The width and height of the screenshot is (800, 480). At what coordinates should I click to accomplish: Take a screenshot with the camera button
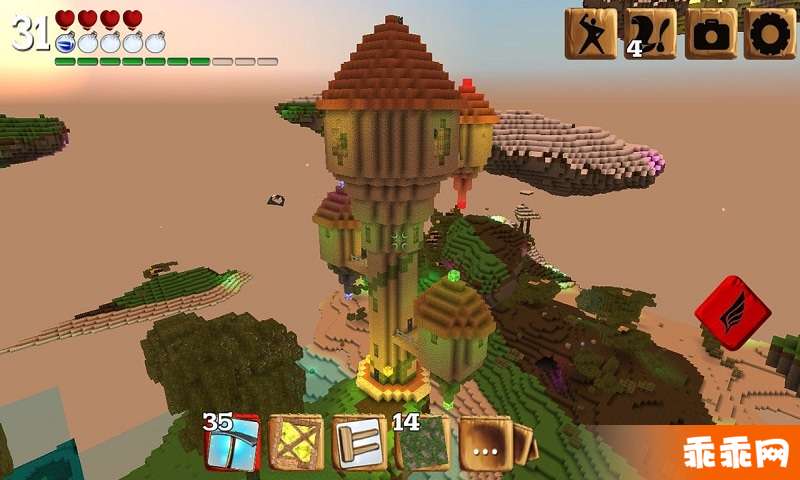[710, 34]
